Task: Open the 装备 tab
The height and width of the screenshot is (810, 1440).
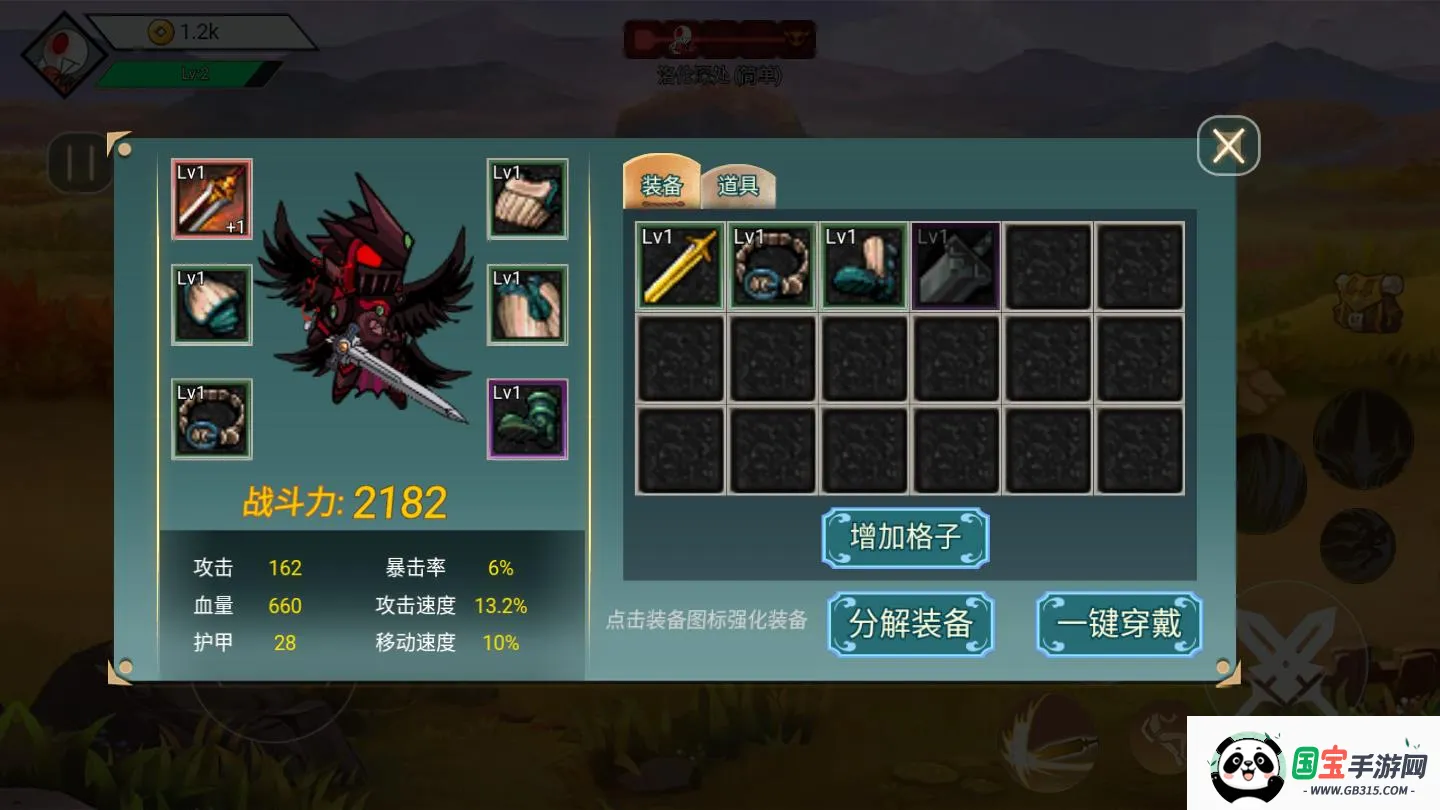Action: tap(661, 184)
